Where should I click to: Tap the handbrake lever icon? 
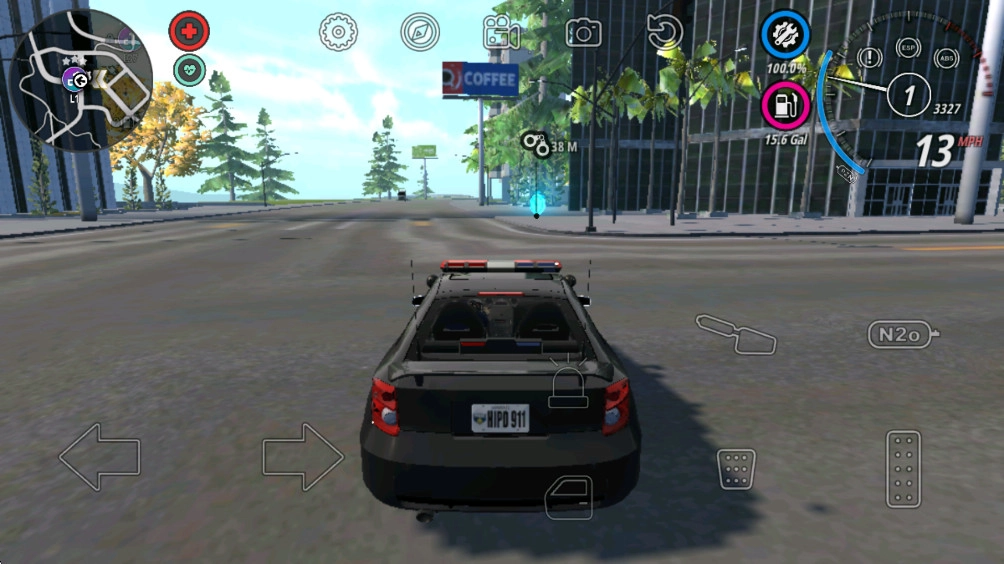[x=737, y=334]
